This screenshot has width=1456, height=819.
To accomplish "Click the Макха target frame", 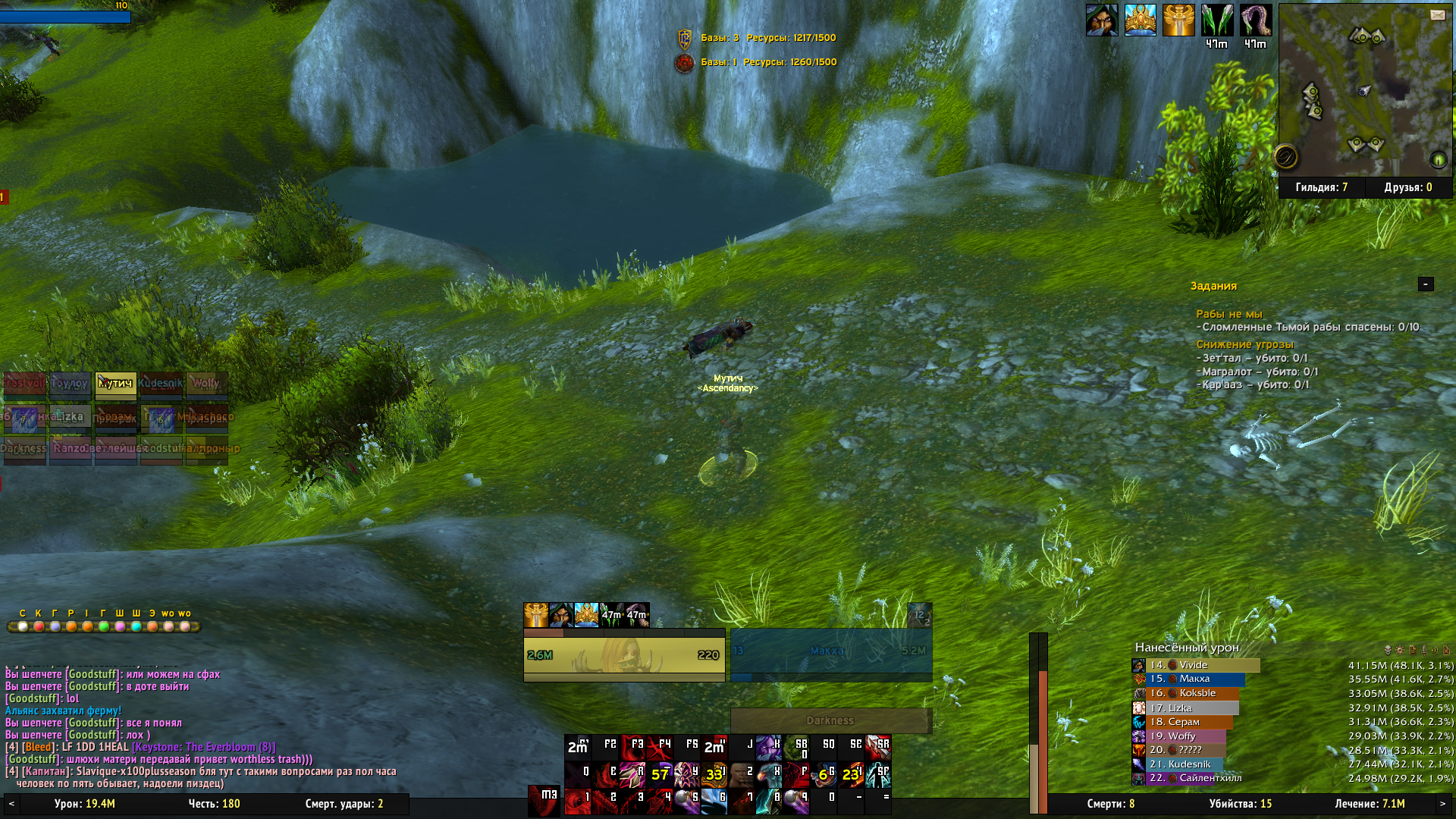I will [x=830, y=651].
